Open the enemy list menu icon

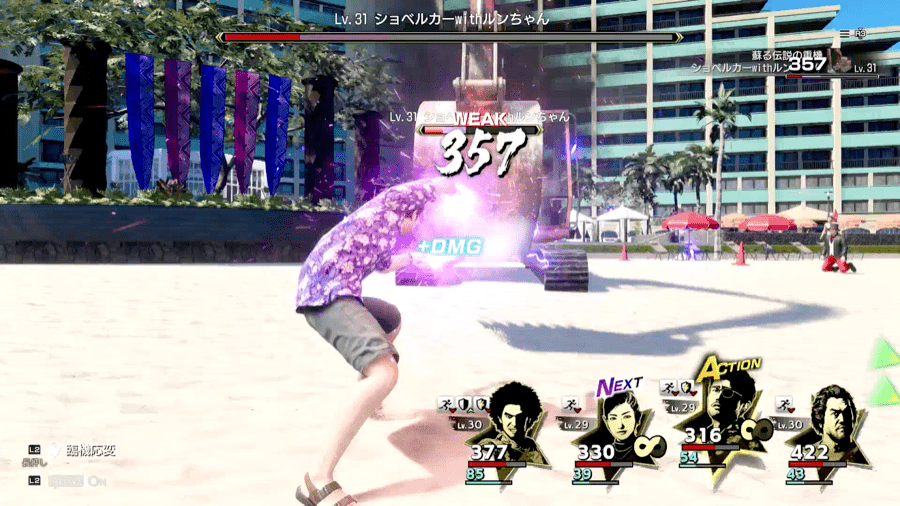[x=845, y=33]
